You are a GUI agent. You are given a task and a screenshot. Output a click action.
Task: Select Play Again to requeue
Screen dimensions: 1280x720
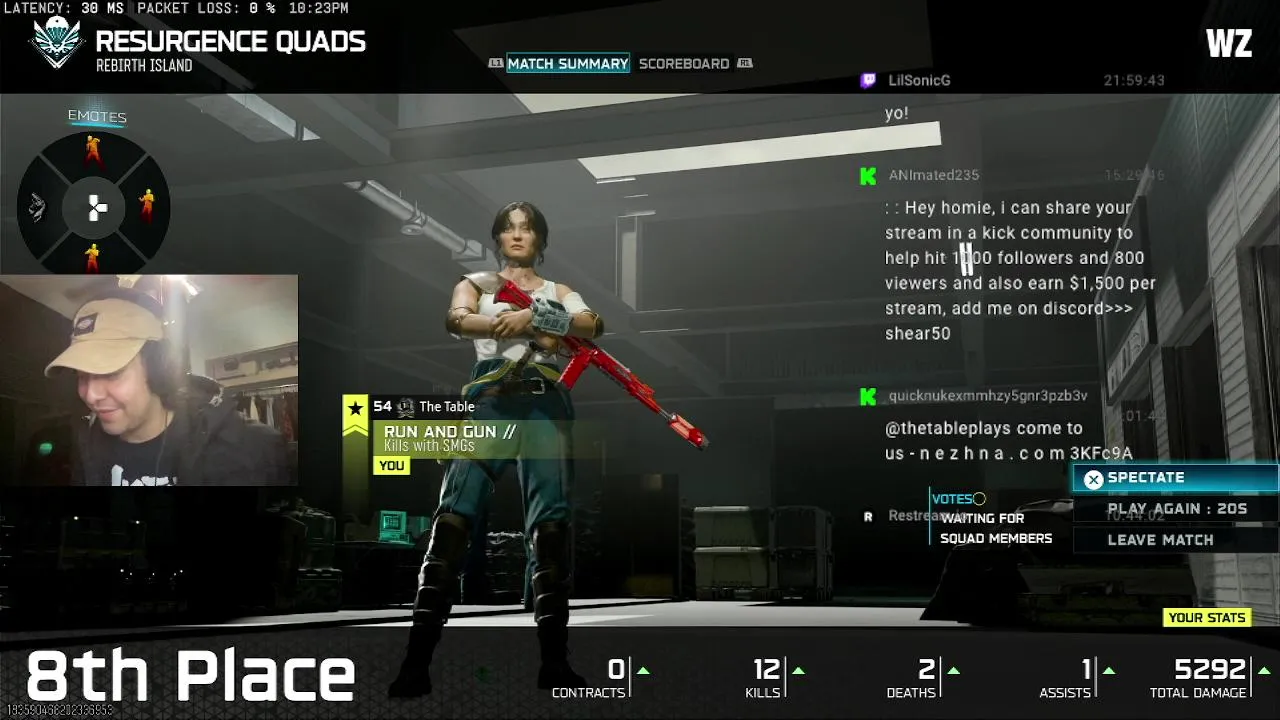pyautogui.click(x=1176, y=509)
